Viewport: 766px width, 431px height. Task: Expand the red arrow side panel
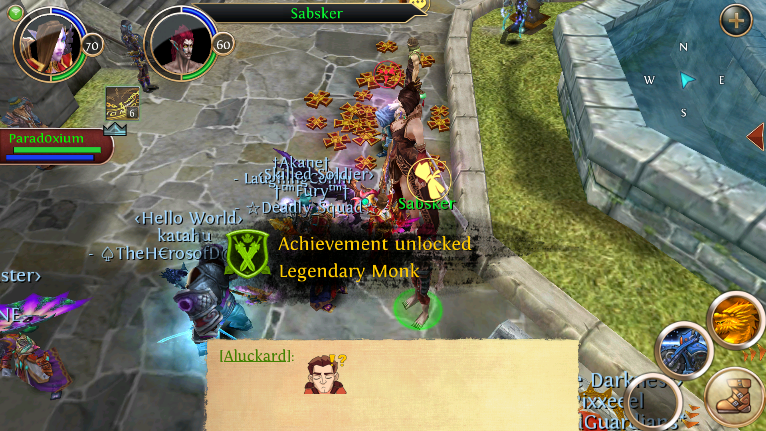tap(755, 136)
